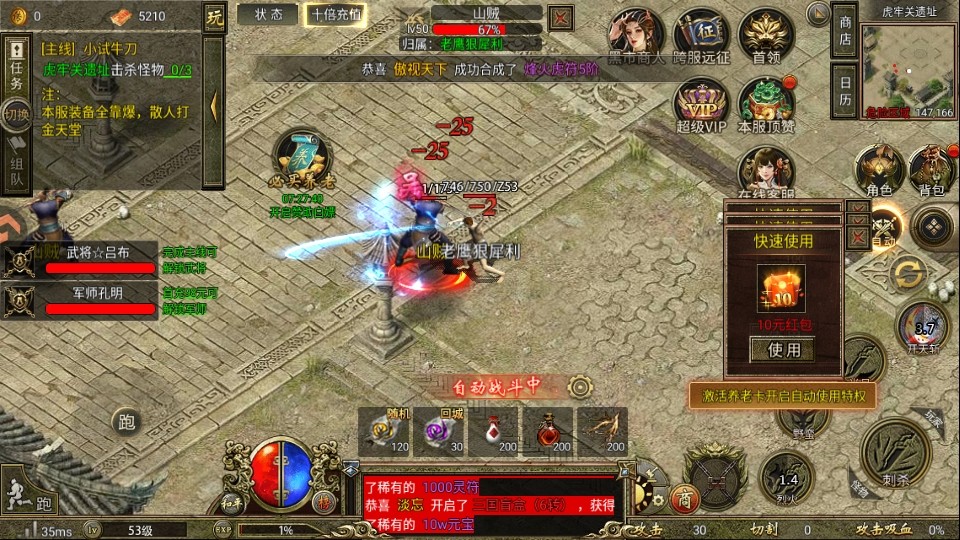This screenshot has height=540, width=960.
Task: Open the 商店 shop
Action: [x=845, y=31]
